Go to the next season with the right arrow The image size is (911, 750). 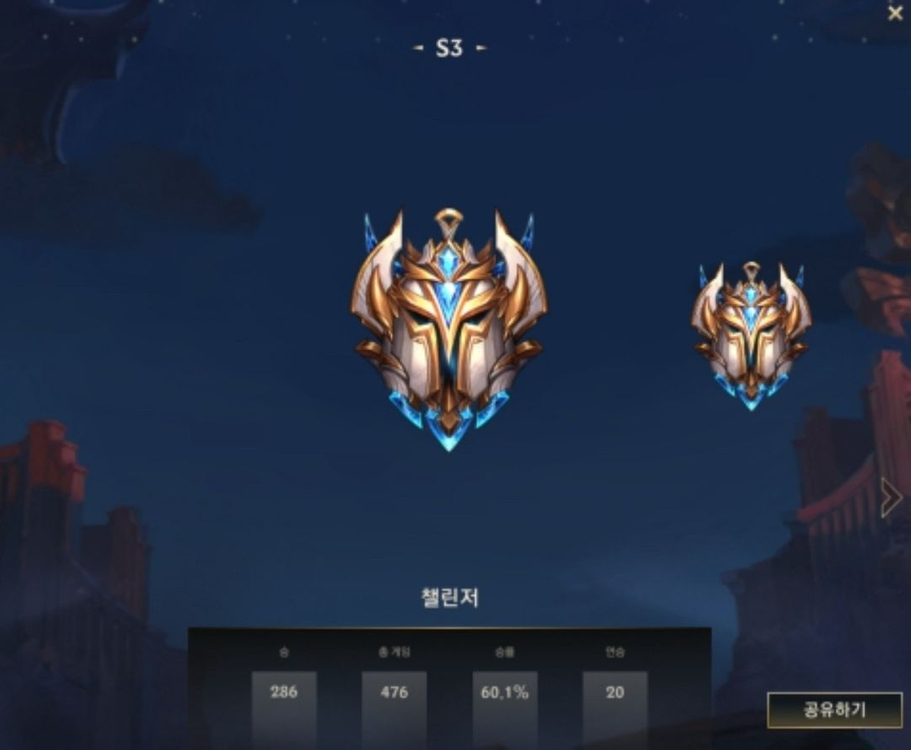point(890,498)
